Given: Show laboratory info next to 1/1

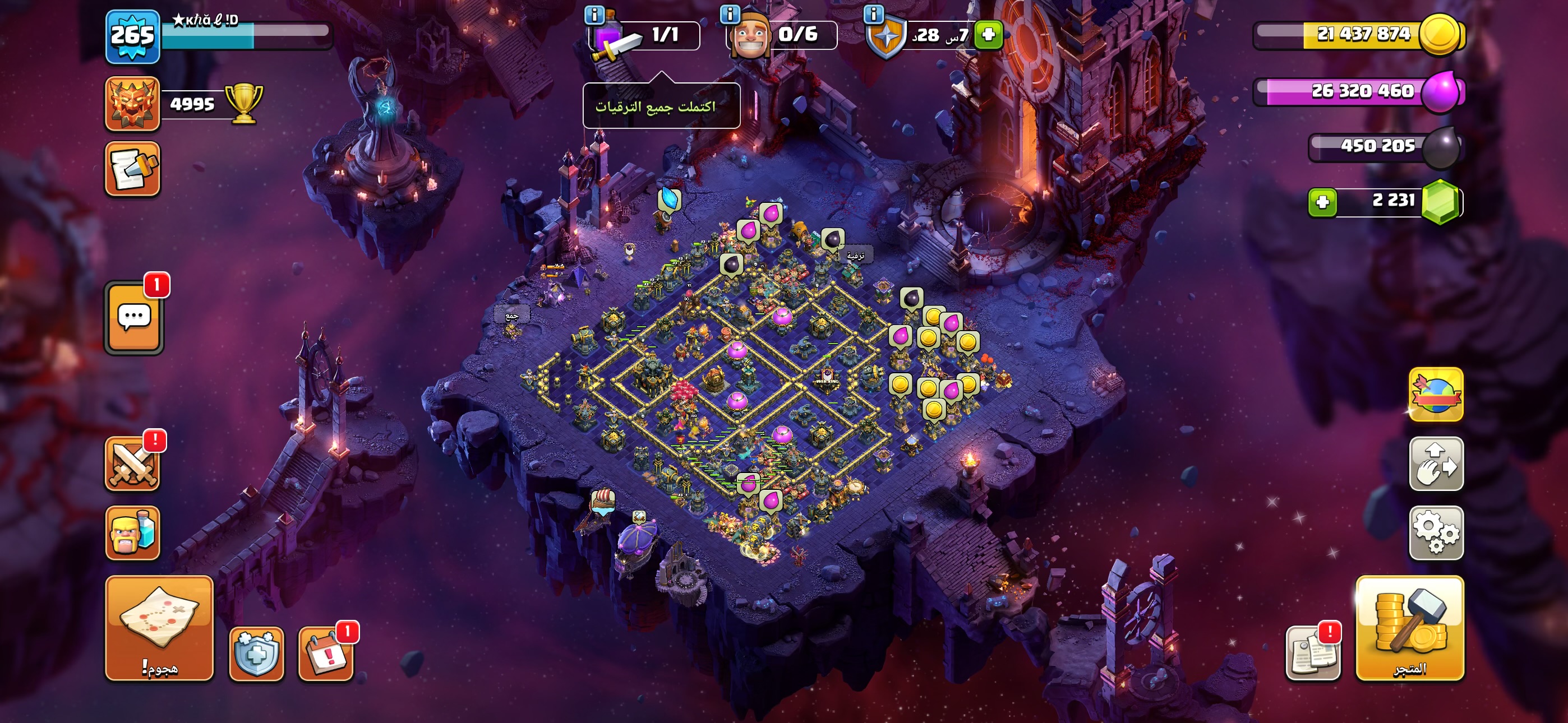Looking at the screenshot, I should (594, 15).
